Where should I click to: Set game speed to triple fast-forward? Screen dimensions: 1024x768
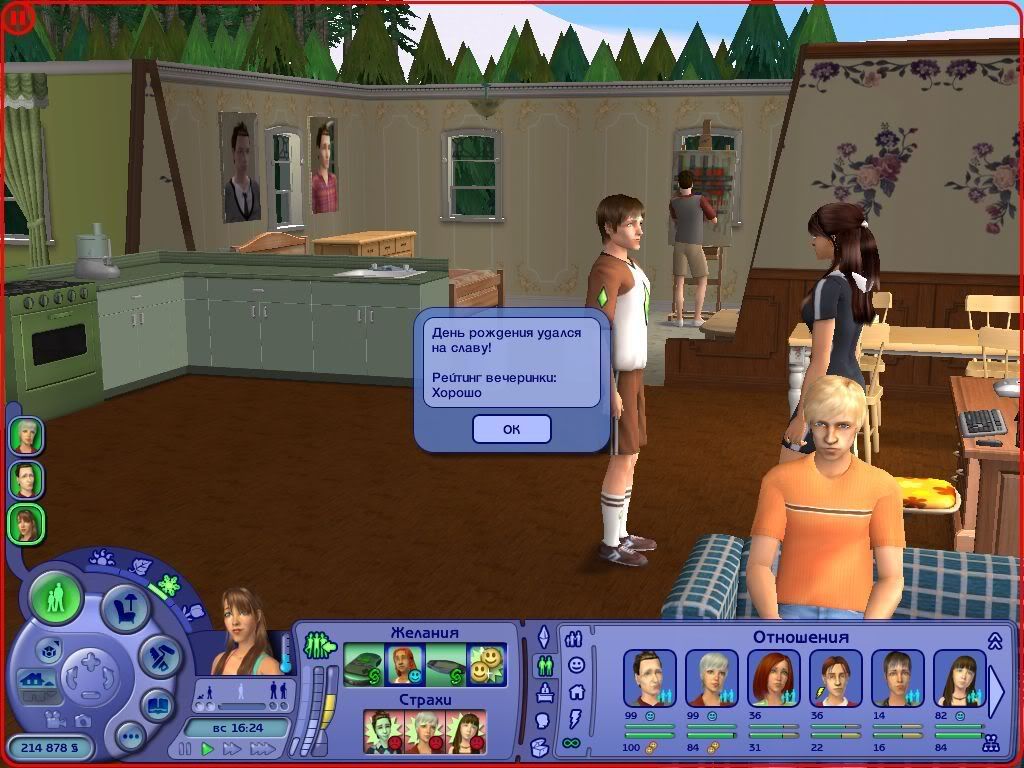click(262, 749)
